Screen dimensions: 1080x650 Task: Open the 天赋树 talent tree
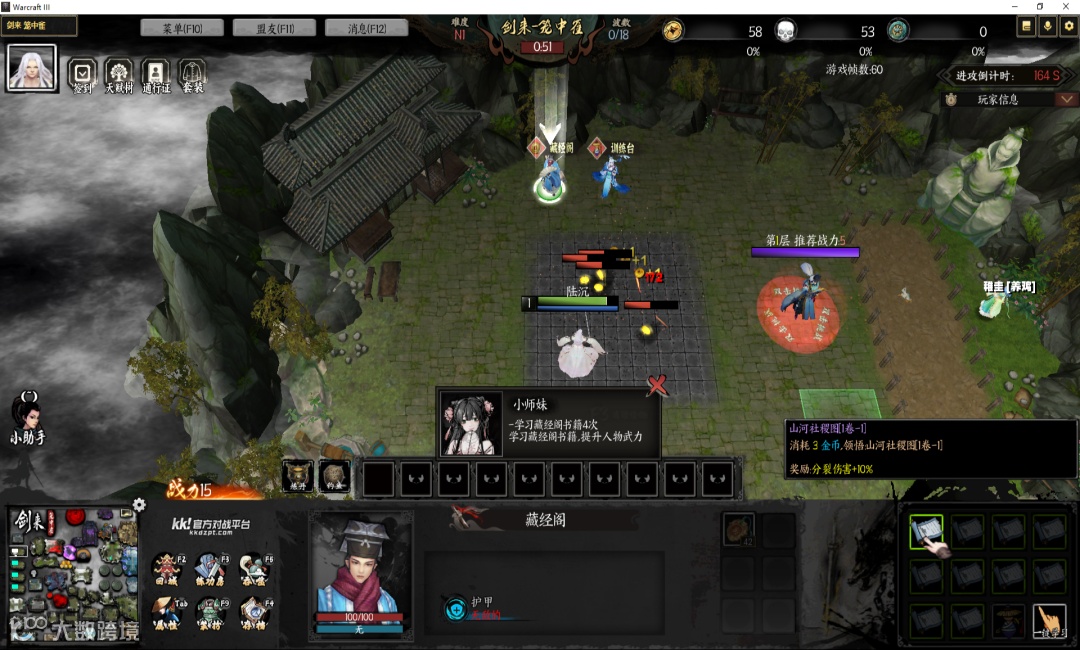(x=119, y=74)
